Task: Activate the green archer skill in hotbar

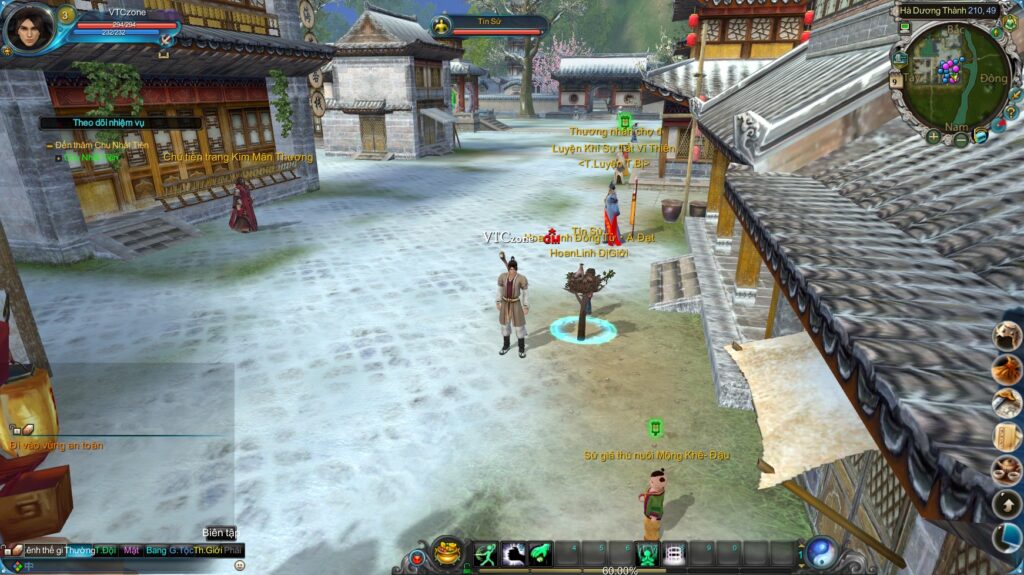Action: 486,553
